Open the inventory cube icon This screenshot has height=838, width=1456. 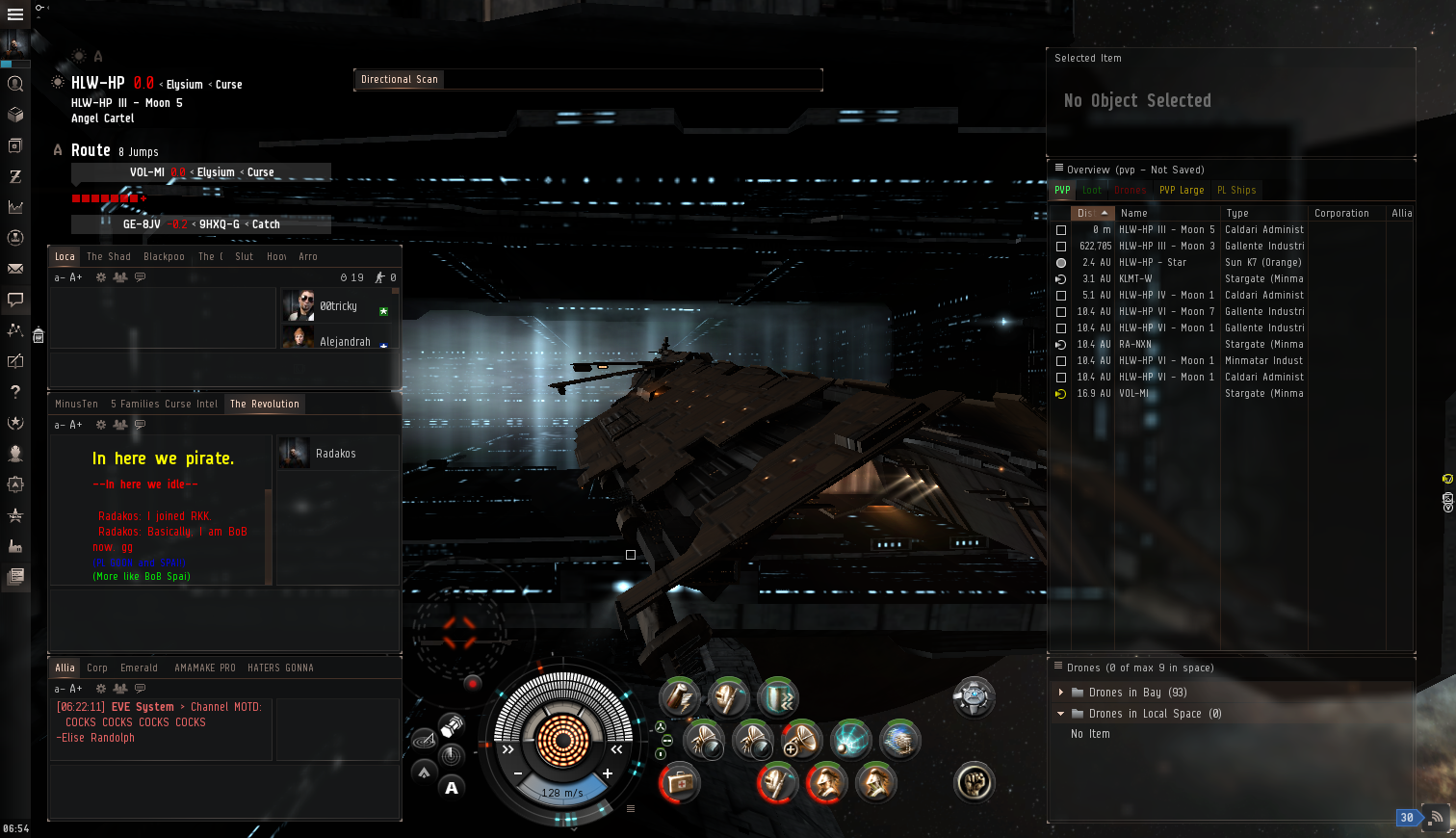pos(15,115)
